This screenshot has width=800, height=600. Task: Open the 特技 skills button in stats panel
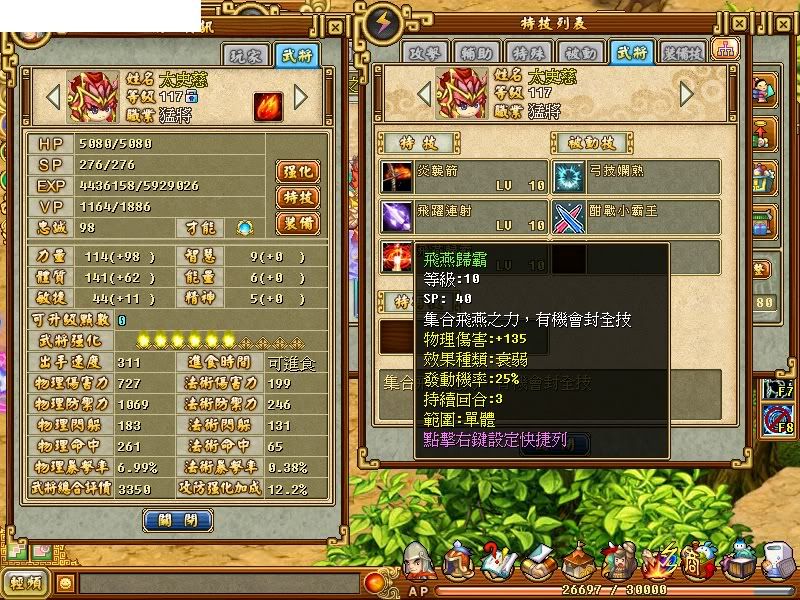tap(297, 197)
